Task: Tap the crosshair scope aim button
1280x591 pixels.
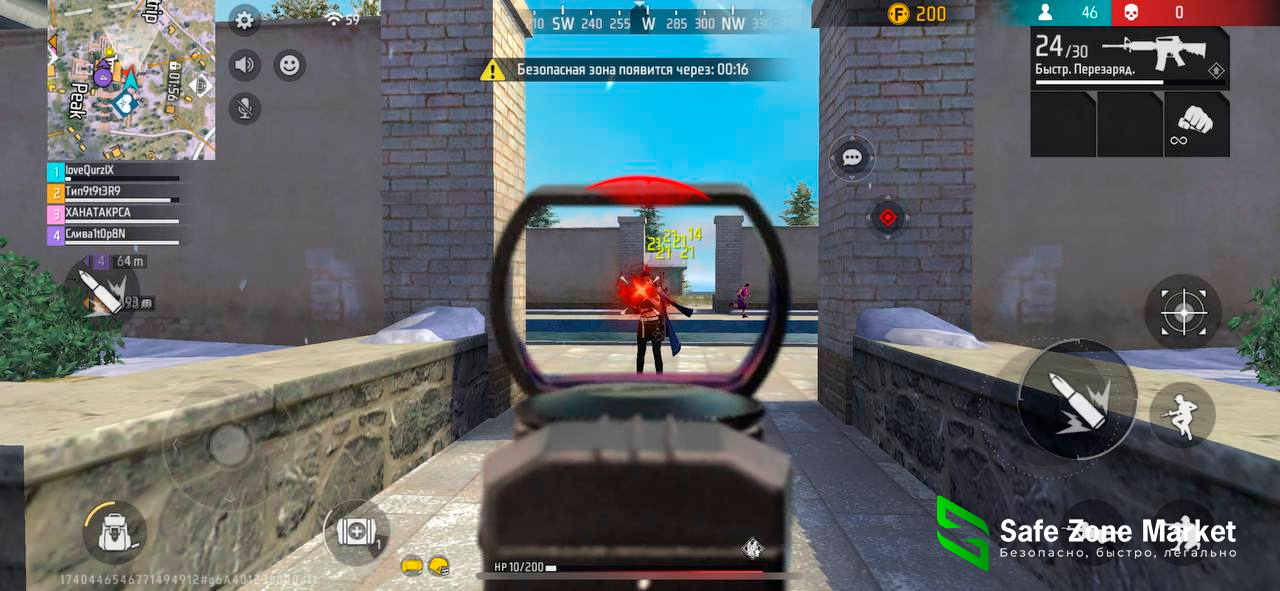Action: point(1182,312)
